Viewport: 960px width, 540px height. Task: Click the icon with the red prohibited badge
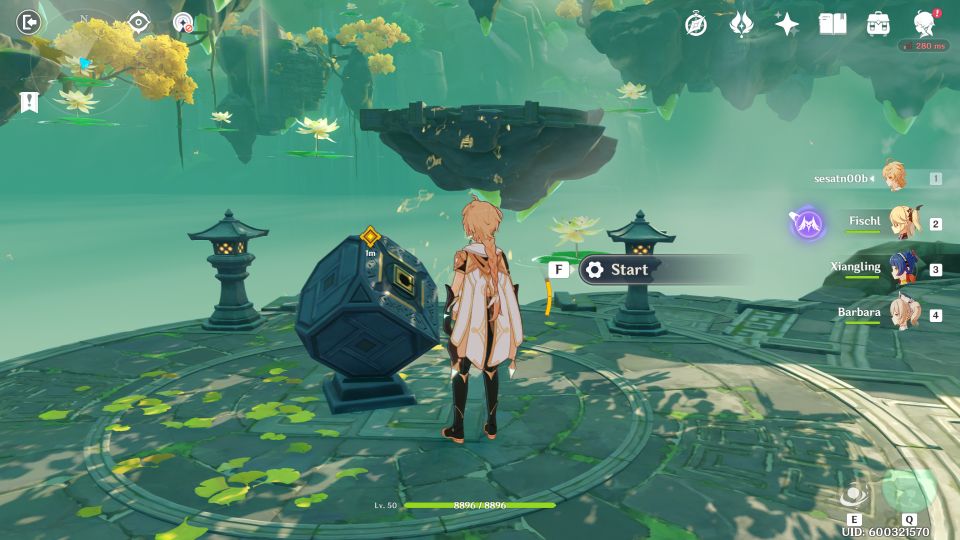pos(183,22)
